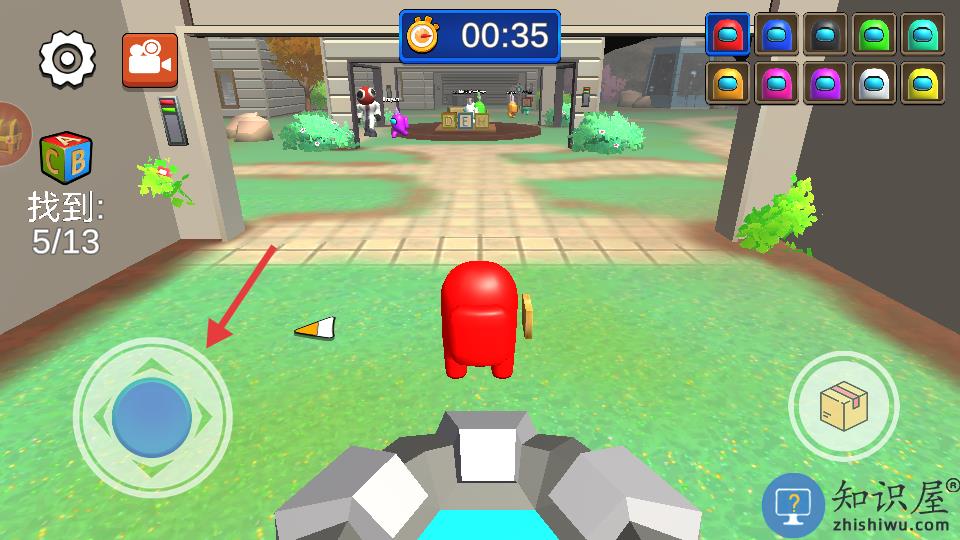Pick the black crewmate color
The width and height of the screenshot is (960, 540).
pos(825,35)
